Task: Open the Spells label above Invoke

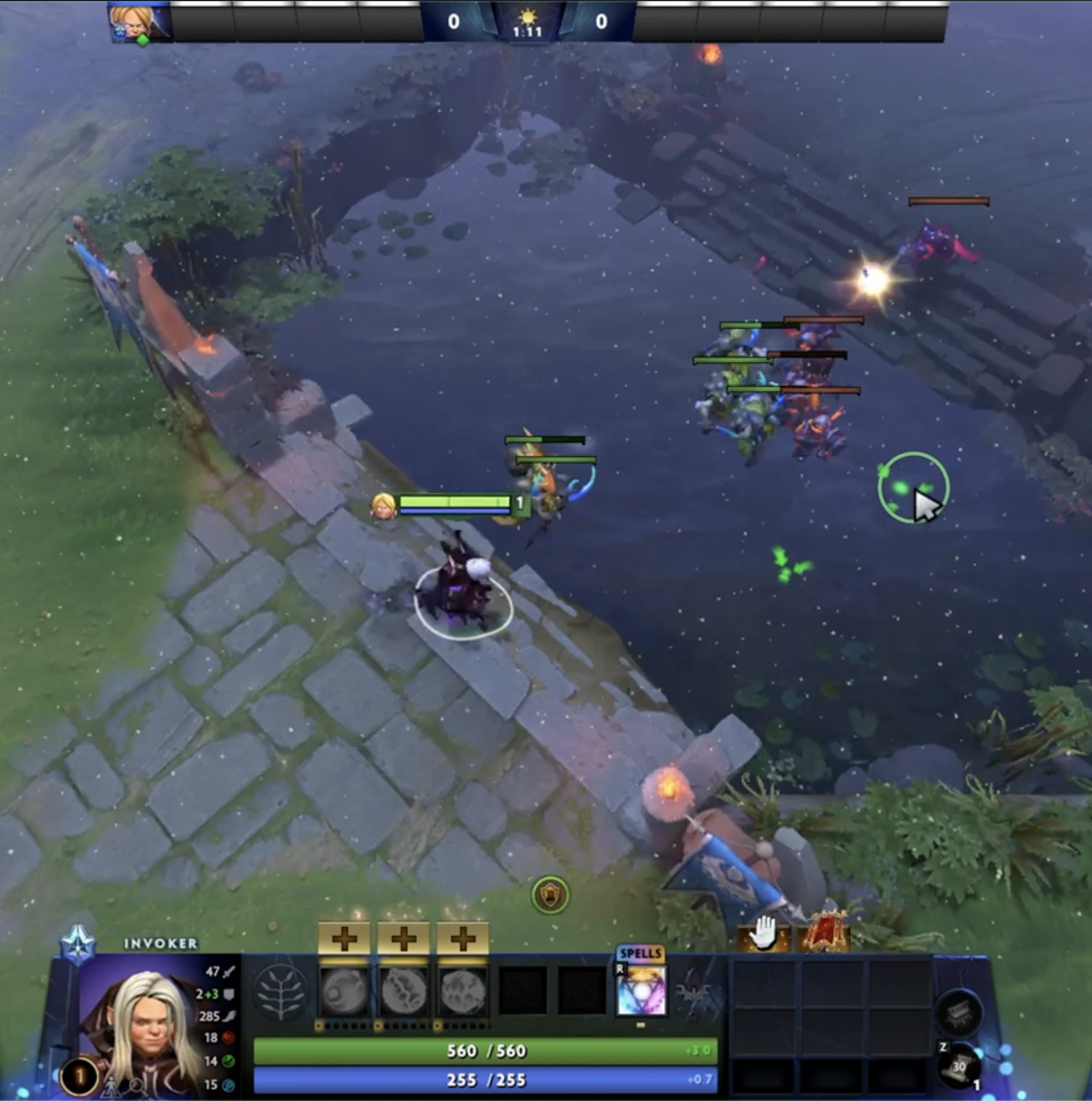Action: pos(641,954)
